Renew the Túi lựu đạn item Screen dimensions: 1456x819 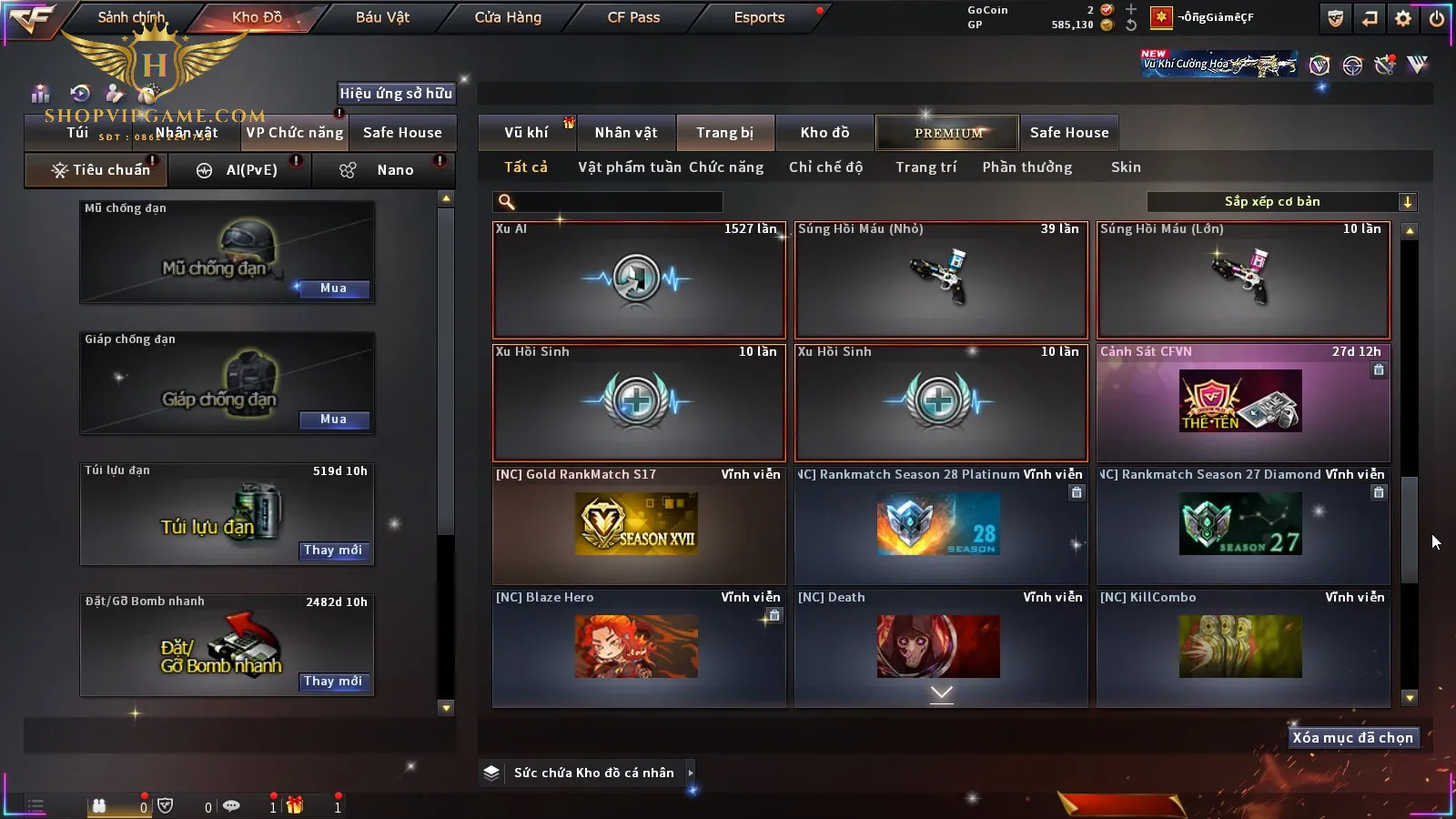[333, 551]
